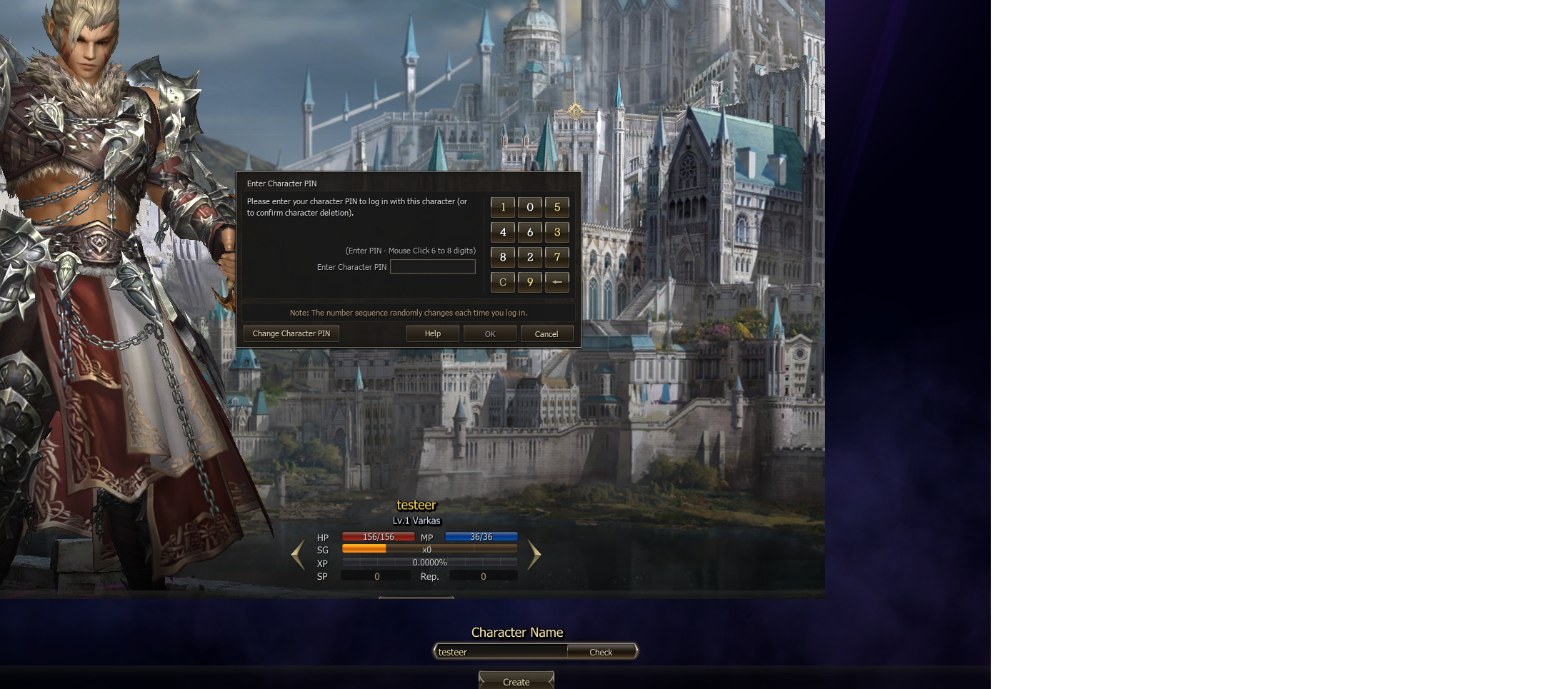
Task: Click keypad digit 3
Action: click(557, 233)
